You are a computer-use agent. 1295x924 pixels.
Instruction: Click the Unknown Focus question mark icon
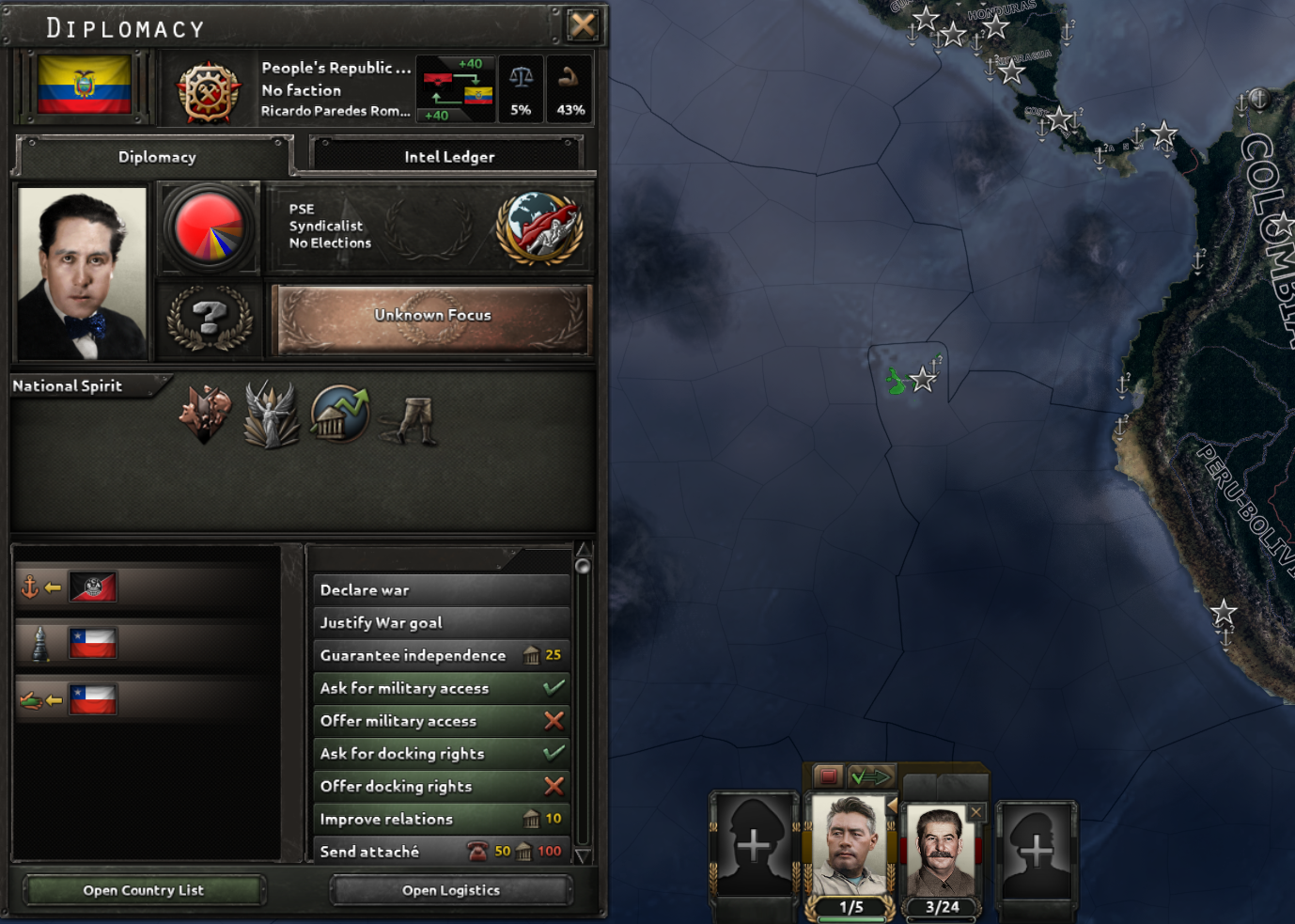209,320
